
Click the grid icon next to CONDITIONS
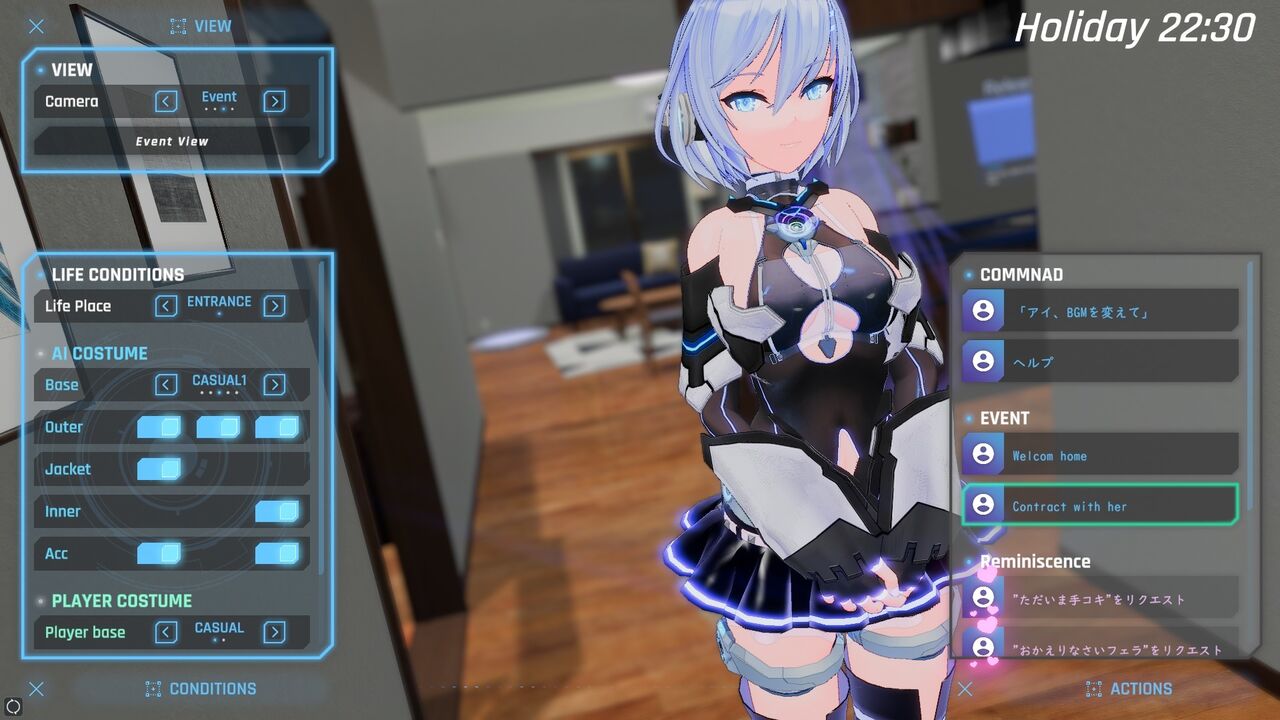pos(152,688)
